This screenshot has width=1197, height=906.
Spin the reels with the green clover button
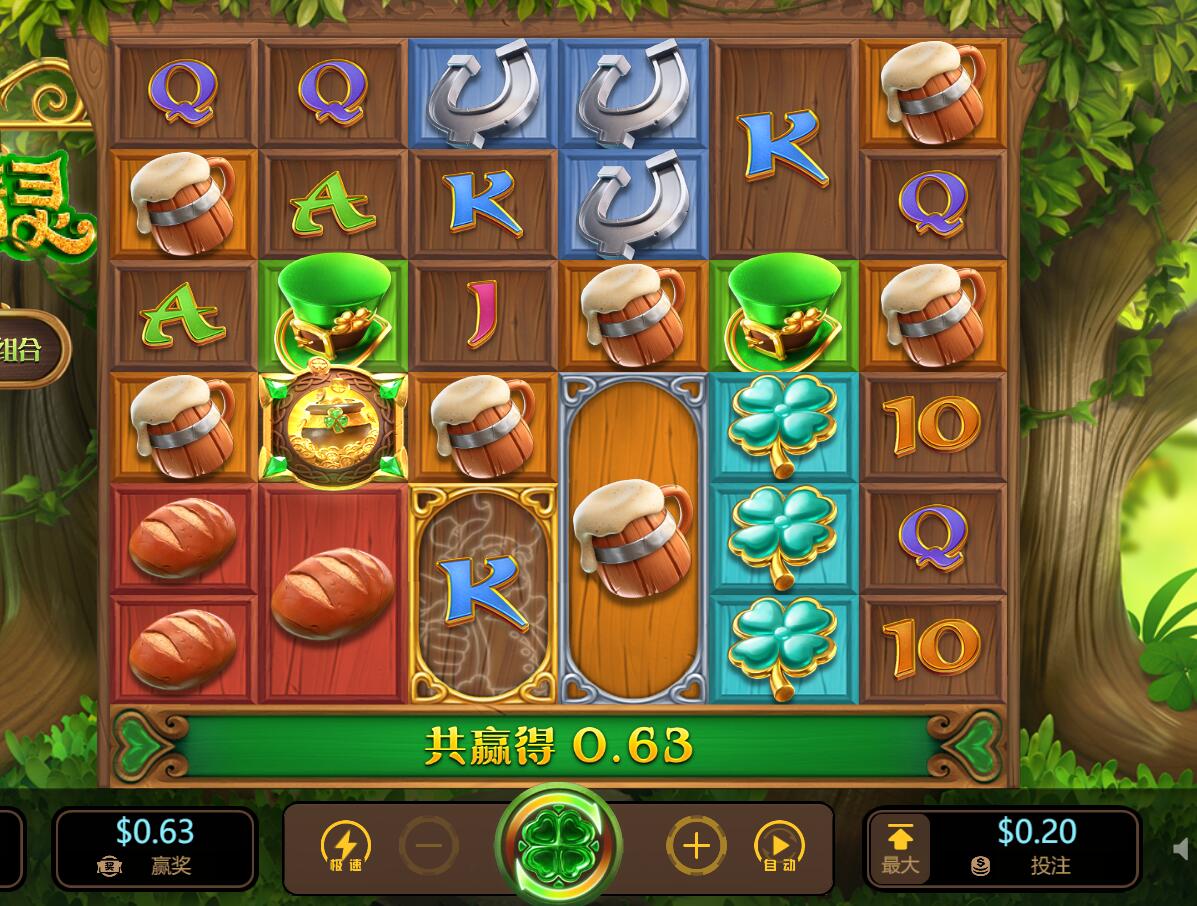(x=558, y=846)
